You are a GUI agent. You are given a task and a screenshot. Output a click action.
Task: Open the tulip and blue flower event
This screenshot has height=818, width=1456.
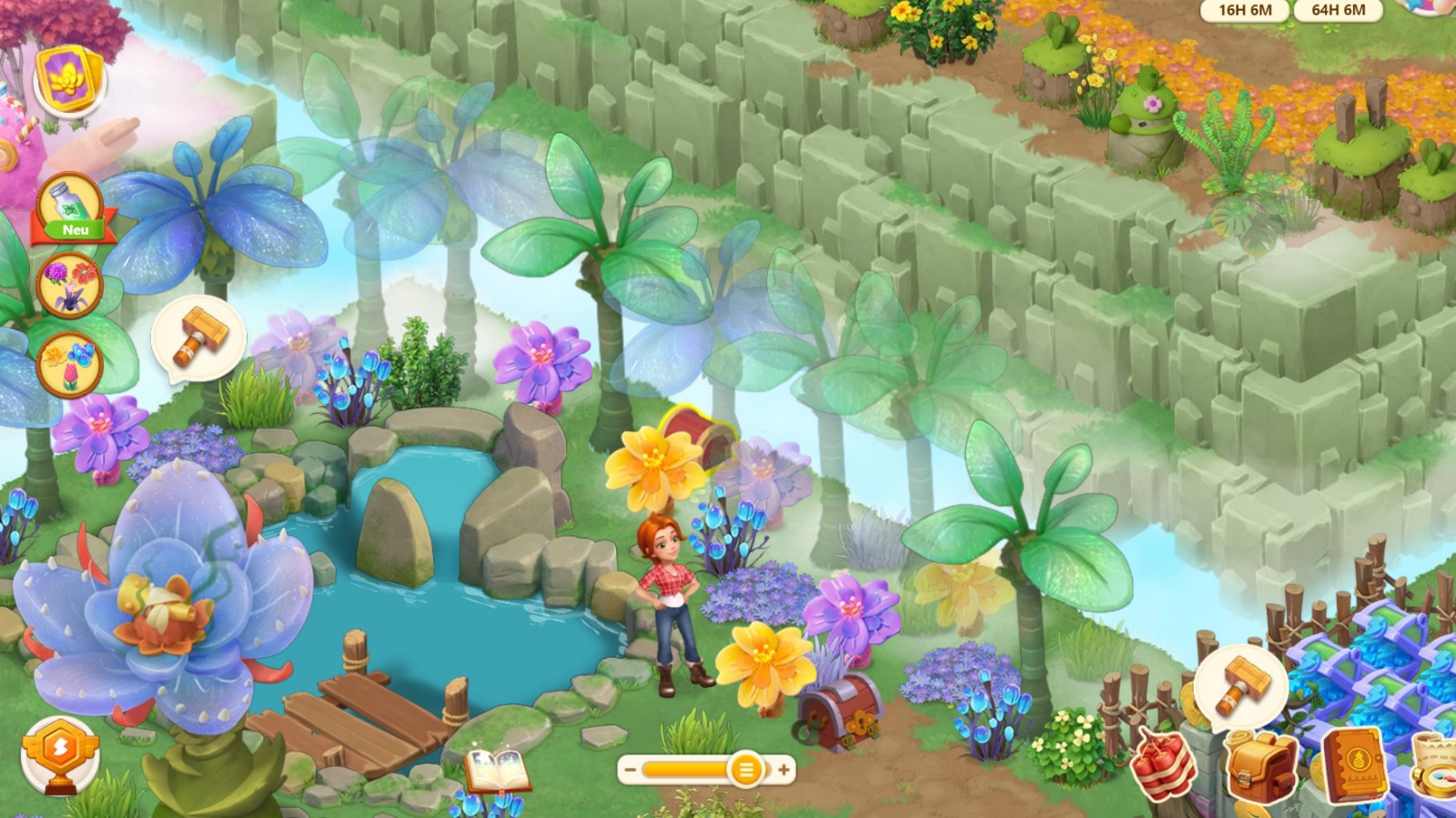pos(69,363)
